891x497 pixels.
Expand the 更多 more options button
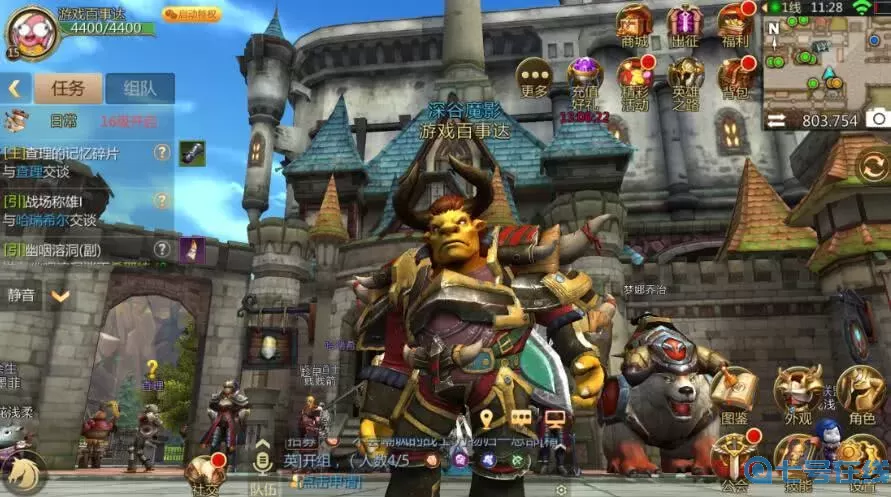pos(535,75)
